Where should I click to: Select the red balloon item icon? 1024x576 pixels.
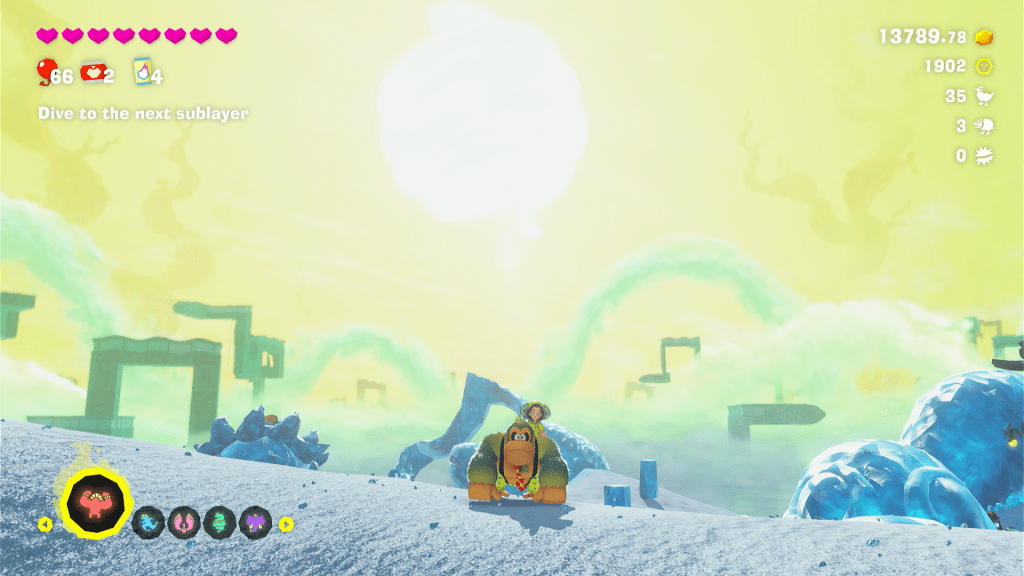[x=46, y=71]
